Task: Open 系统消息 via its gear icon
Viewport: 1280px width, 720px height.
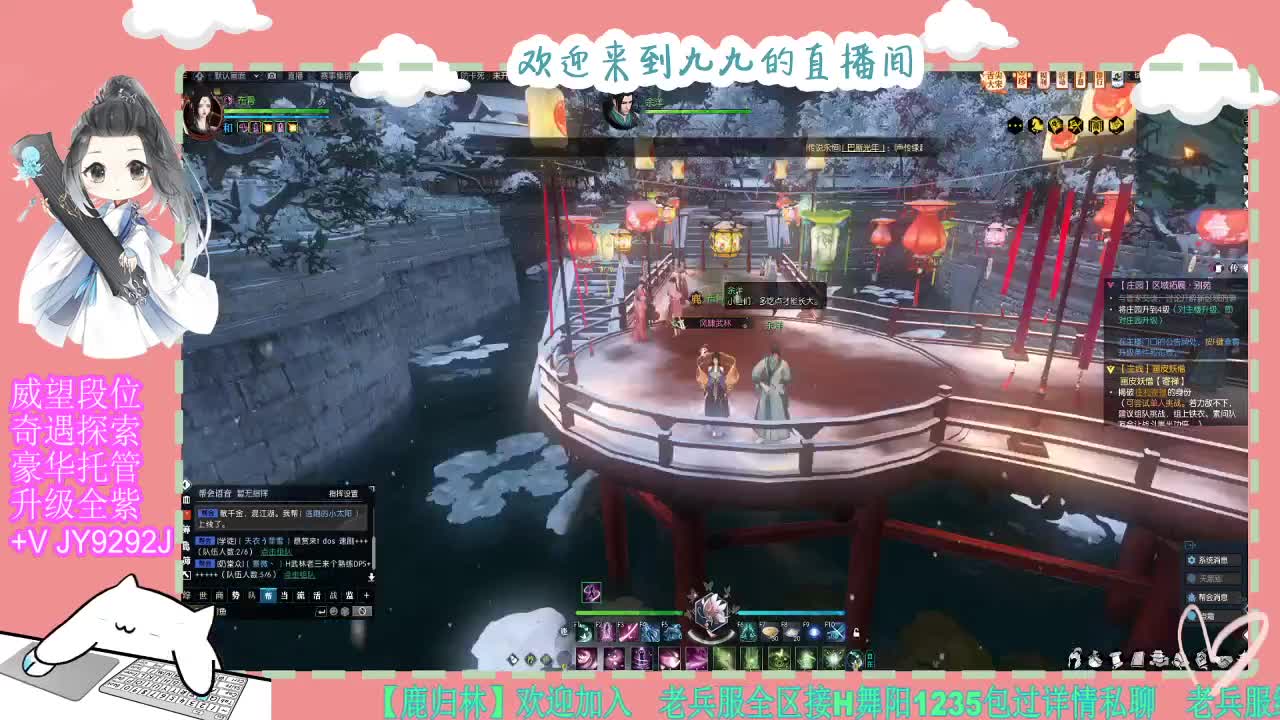Action: [1191, 559]
